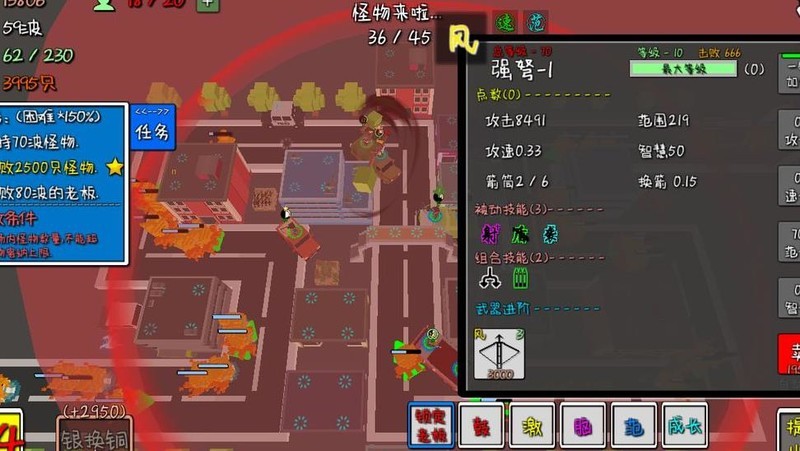The height and width of the screenshot is (451, 800).
Task: Switch to the cyan 范 tab
Action: point(536,22)
